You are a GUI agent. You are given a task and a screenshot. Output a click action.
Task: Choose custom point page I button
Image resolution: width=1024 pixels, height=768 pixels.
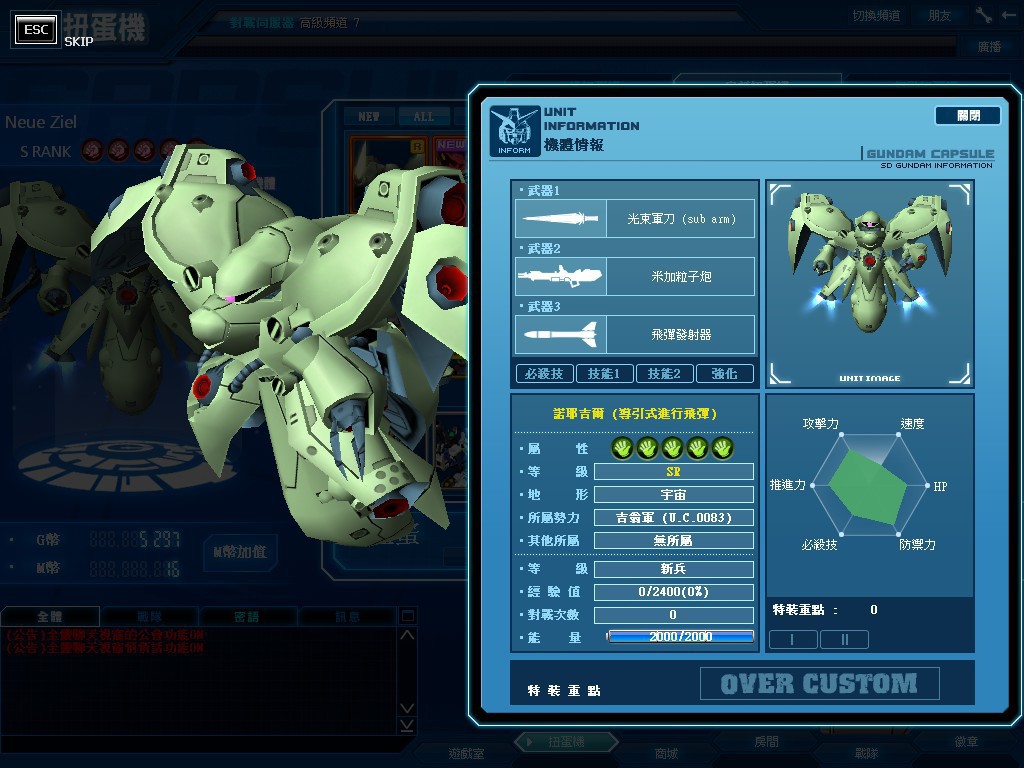click(x=793, y=639)
